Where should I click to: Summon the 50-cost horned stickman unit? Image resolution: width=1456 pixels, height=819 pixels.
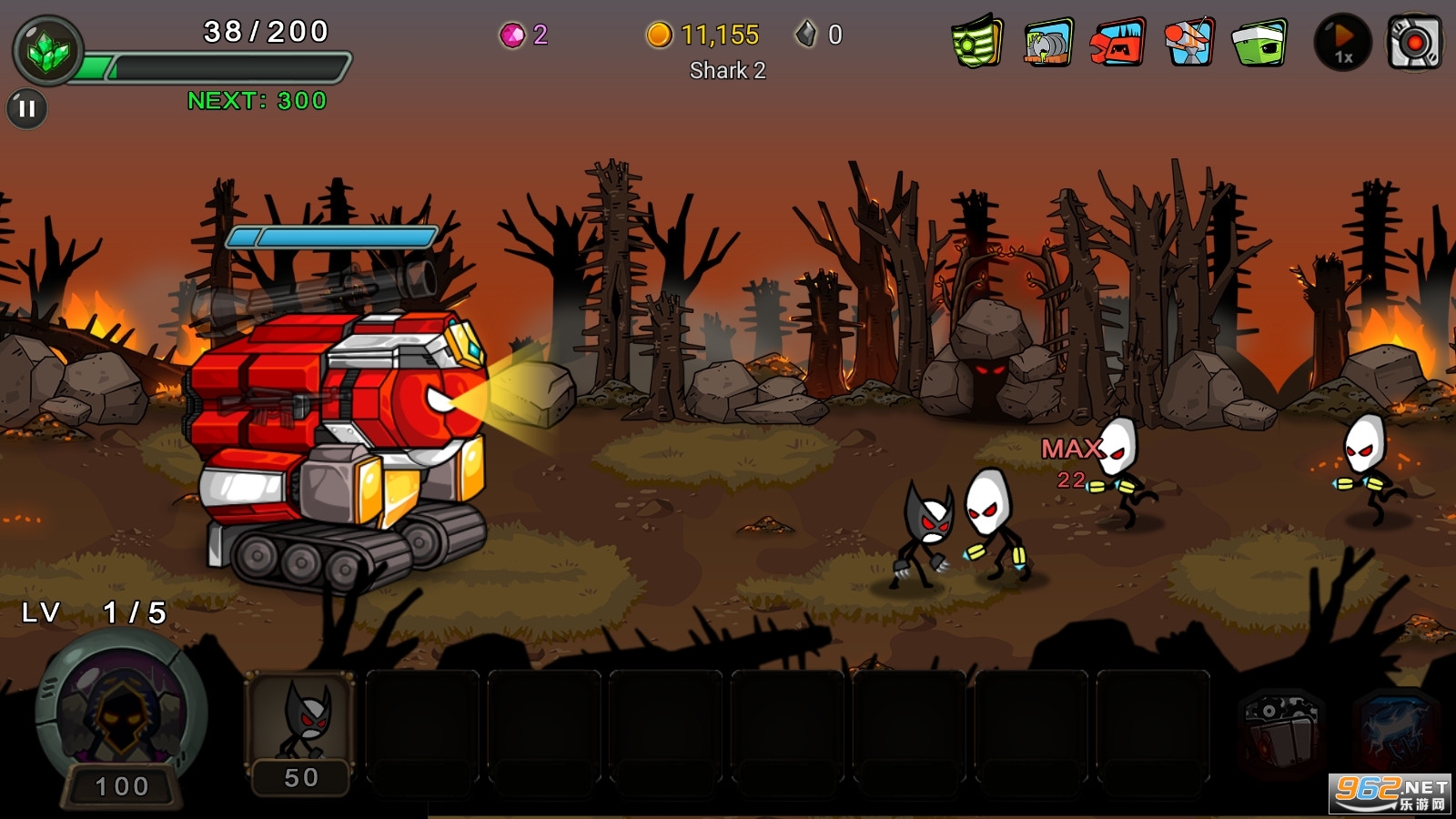(x=301, y=733)
